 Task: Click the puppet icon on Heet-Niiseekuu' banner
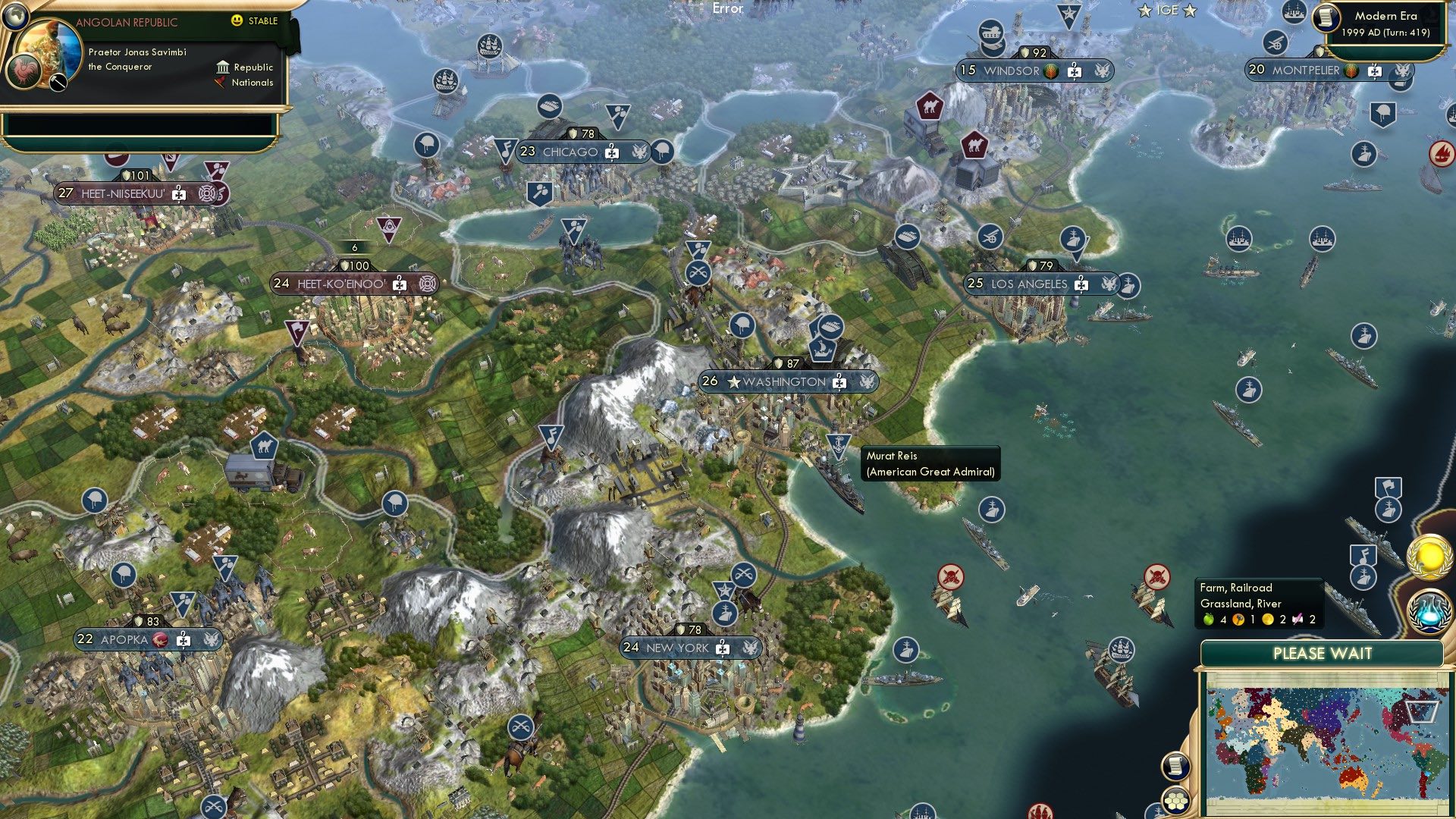[x=178, y=194]
